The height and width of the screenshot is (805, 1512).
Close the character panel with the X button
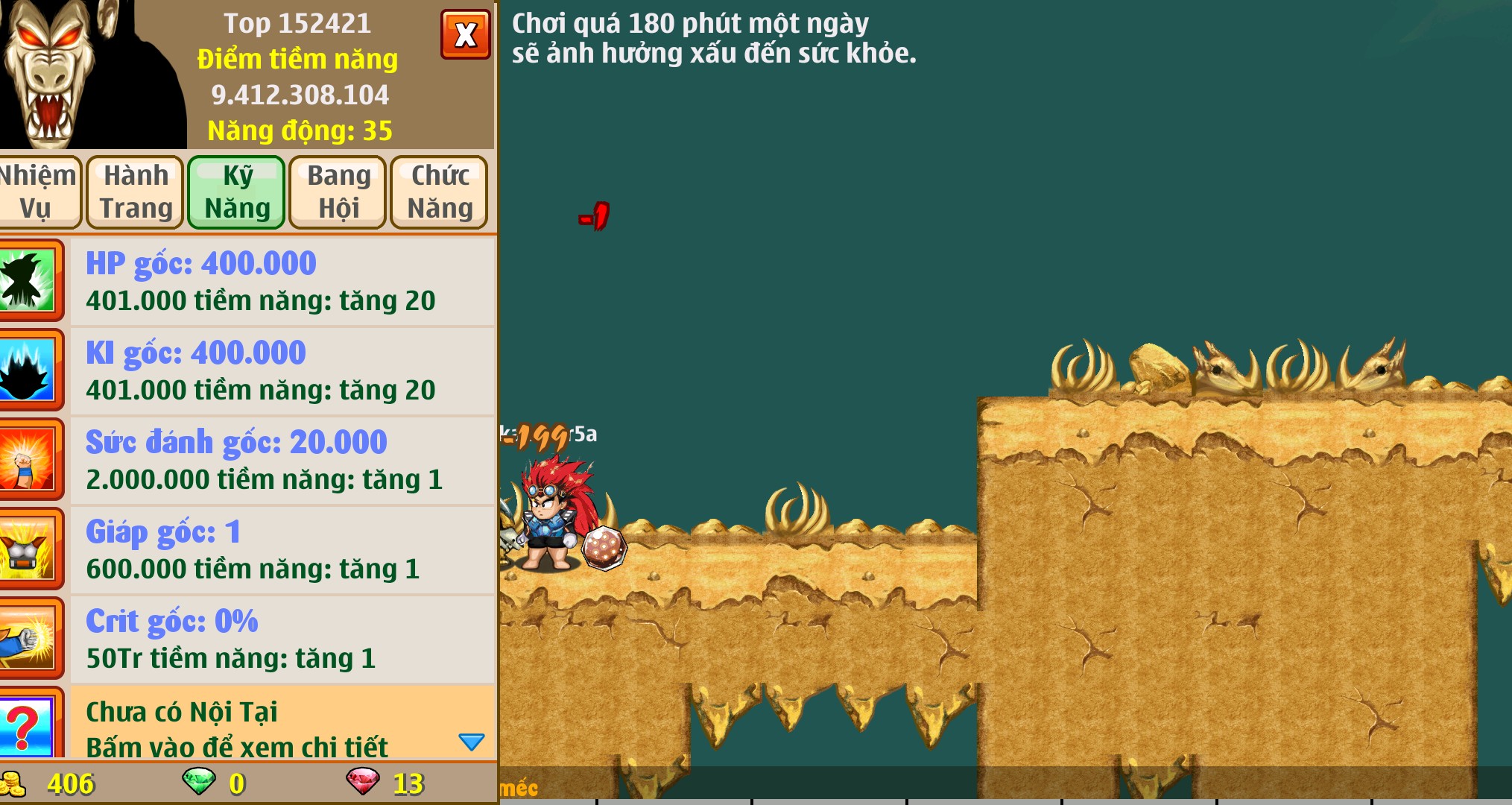click(x=465, y=34)
